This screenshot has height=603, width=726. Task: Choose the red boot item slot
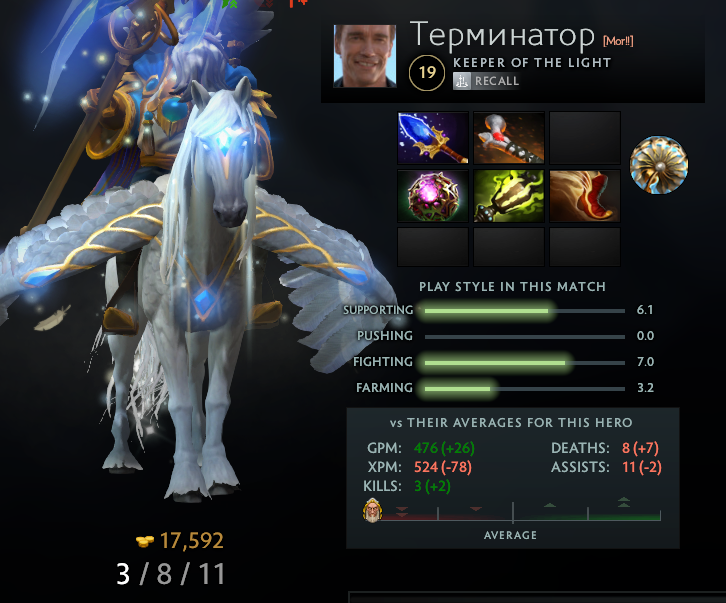585,195
